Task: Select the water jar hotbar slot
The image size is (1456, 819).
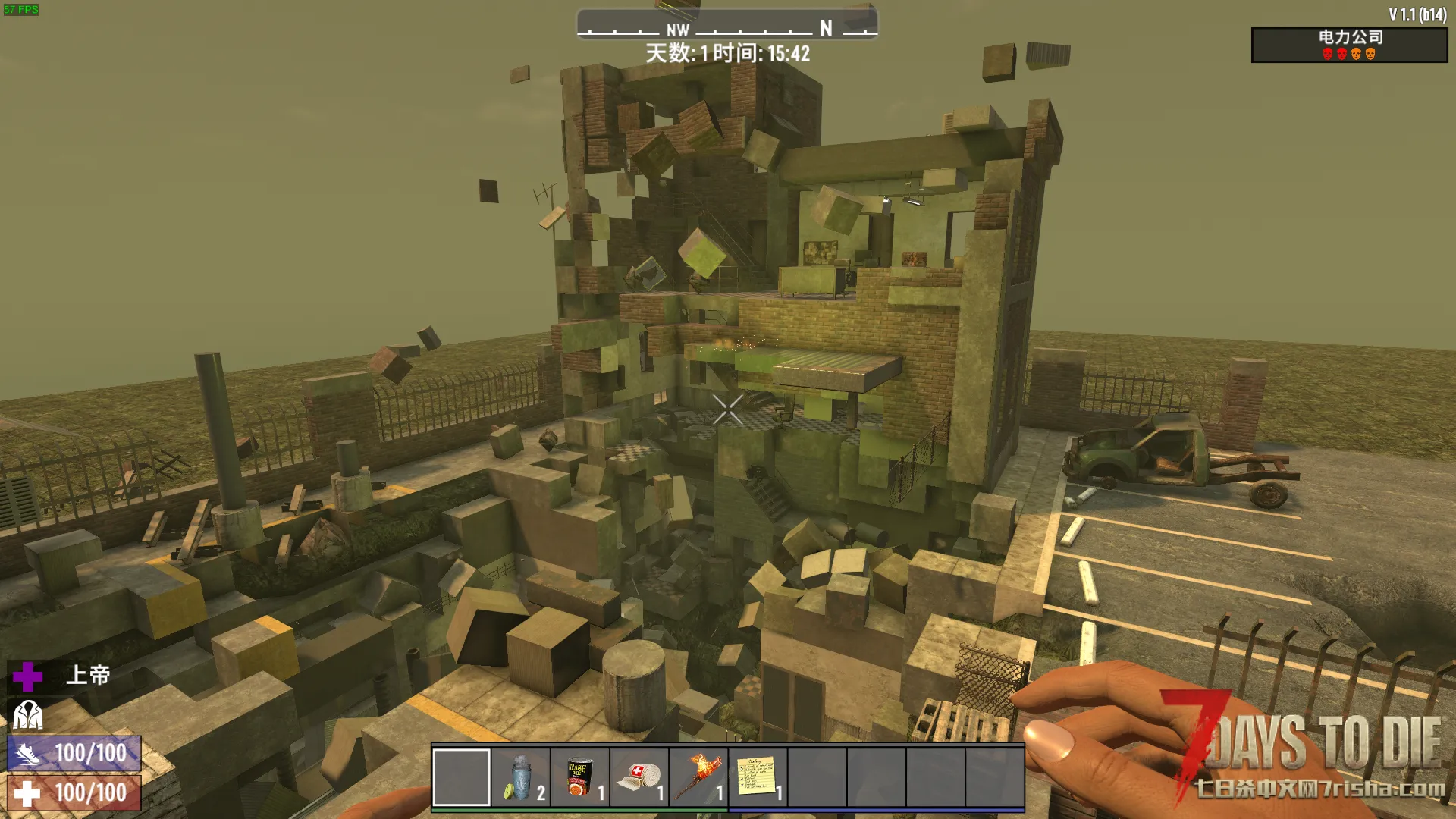Action: (521, 777)
